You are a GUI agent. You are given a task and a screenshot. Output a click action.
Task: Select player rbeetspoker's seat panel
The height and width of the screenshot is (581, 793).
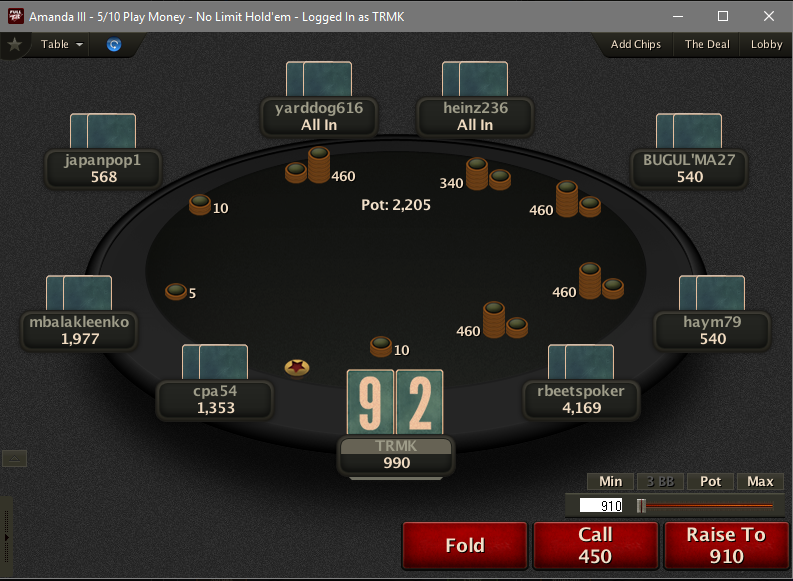pos(580,399)
